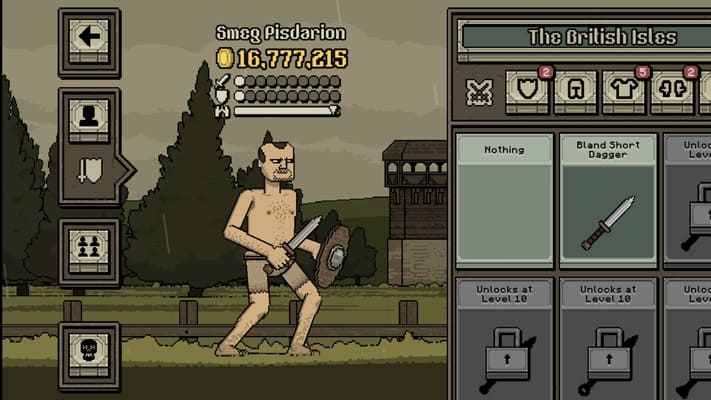Select the sword and shield equipment tab
The height and width of the screenshot is (400, 711).
[89, 170]
